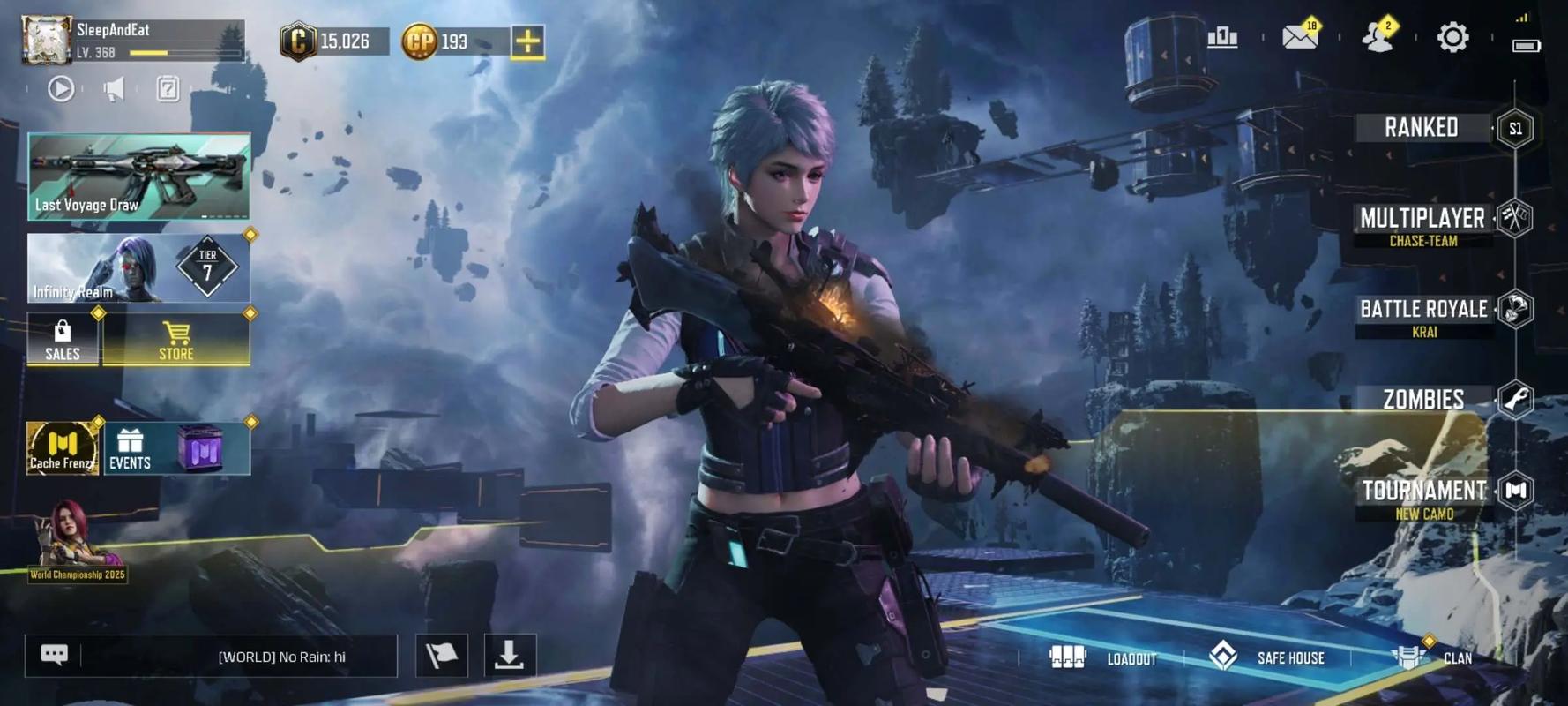1568x706 pixels.
Task: Enter Battle Royale mode
Action: click(1423, 311)
